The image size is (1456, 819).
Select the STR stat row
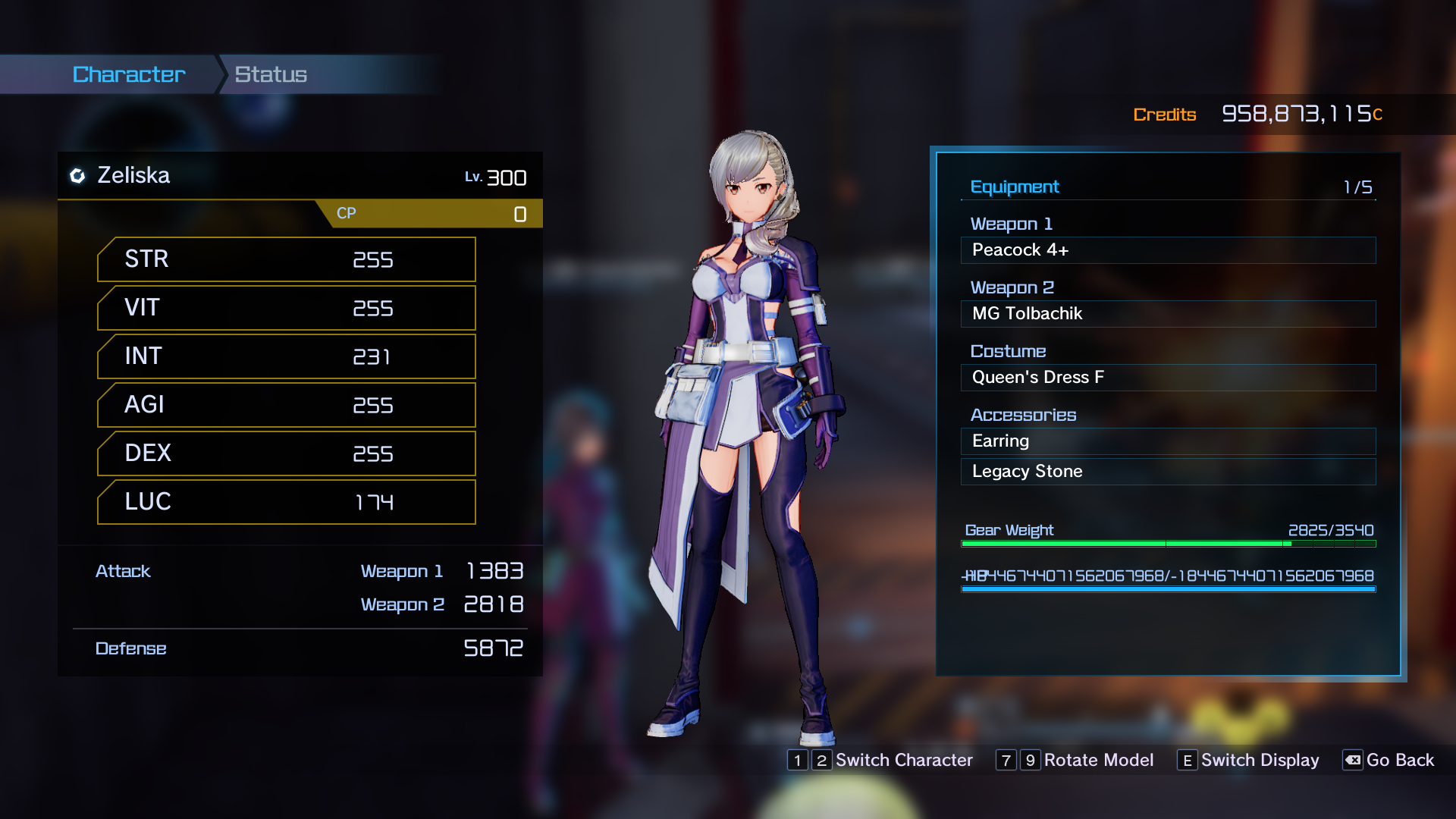click(x=287, y=259)
